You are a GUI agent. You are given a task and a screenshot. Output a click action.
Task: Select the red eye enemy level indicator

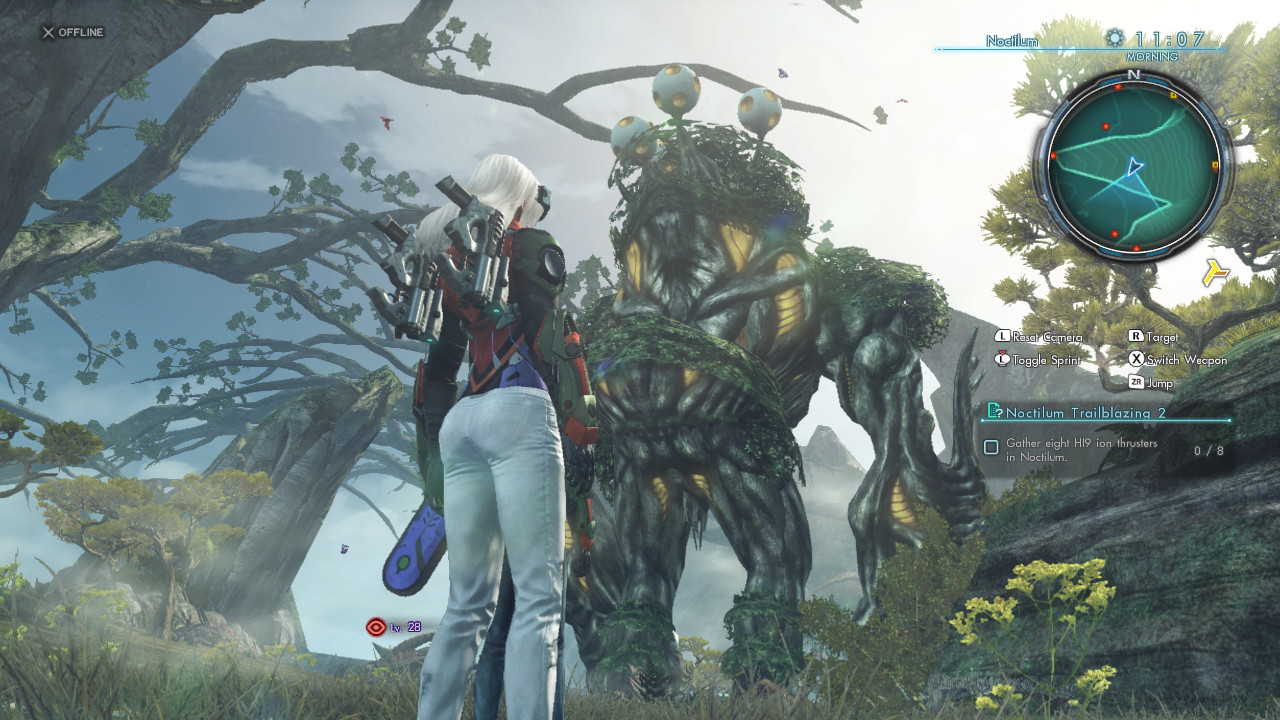376,627
